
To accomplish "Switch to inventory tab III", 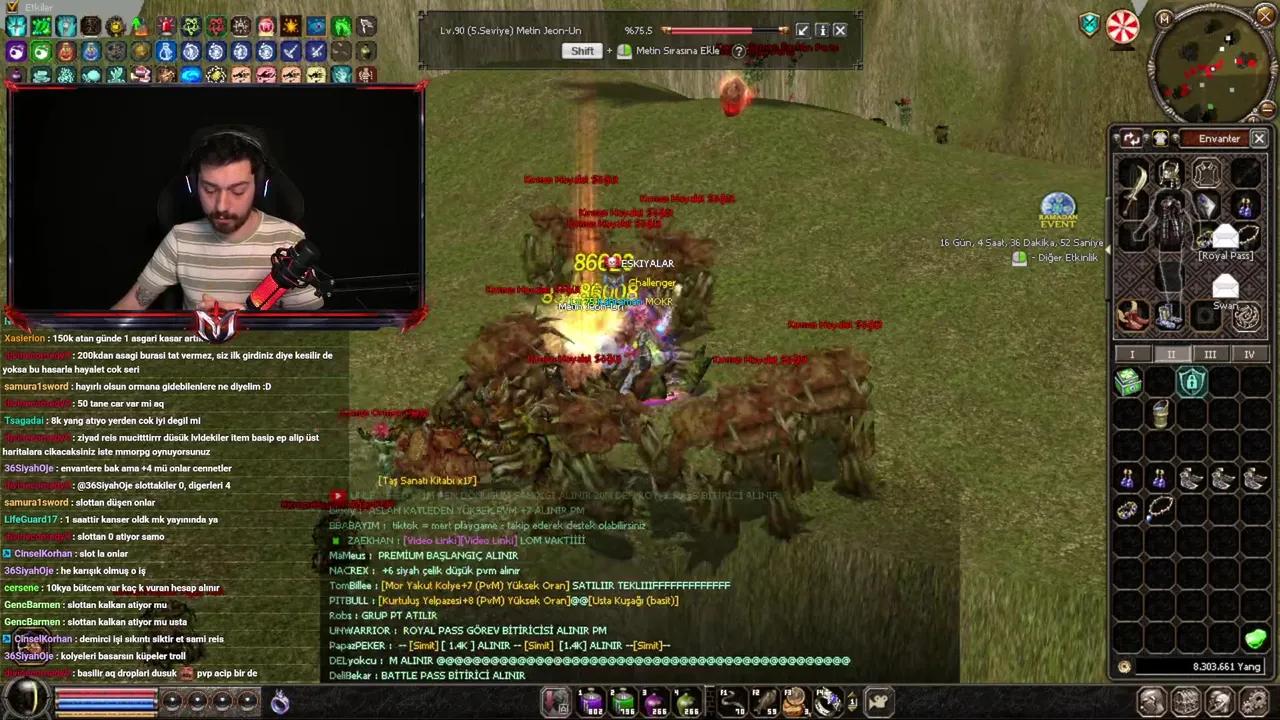I will (x=1210, y=354).
